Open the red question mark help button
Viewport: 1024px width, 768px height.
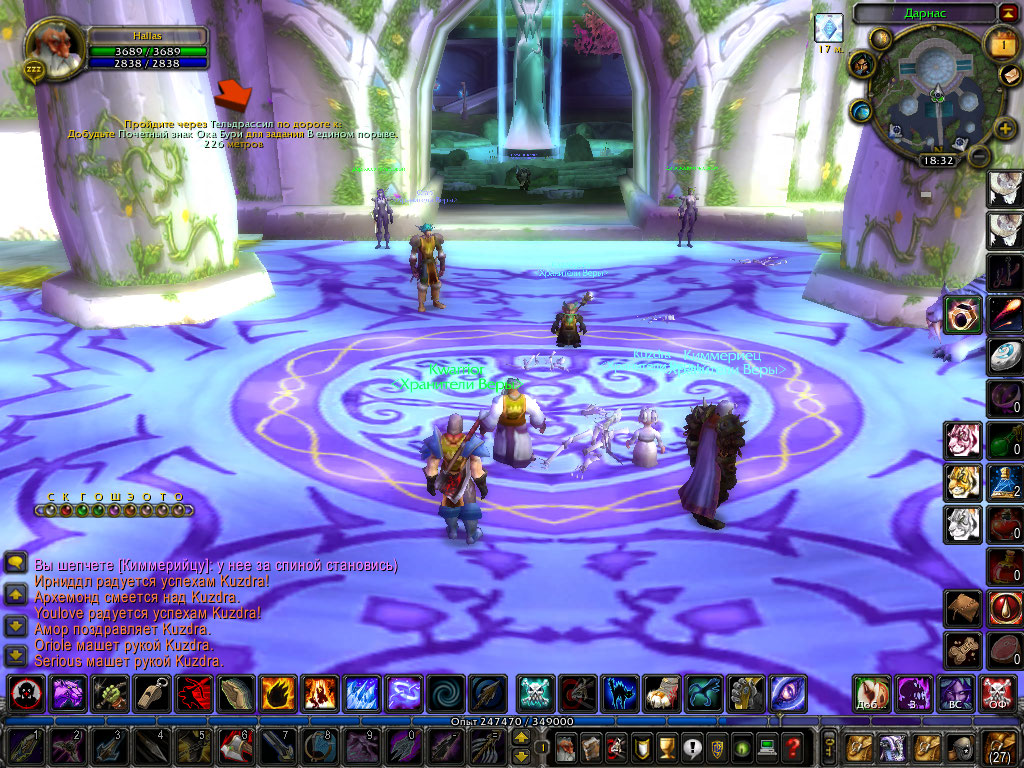(x=792, y=746)
